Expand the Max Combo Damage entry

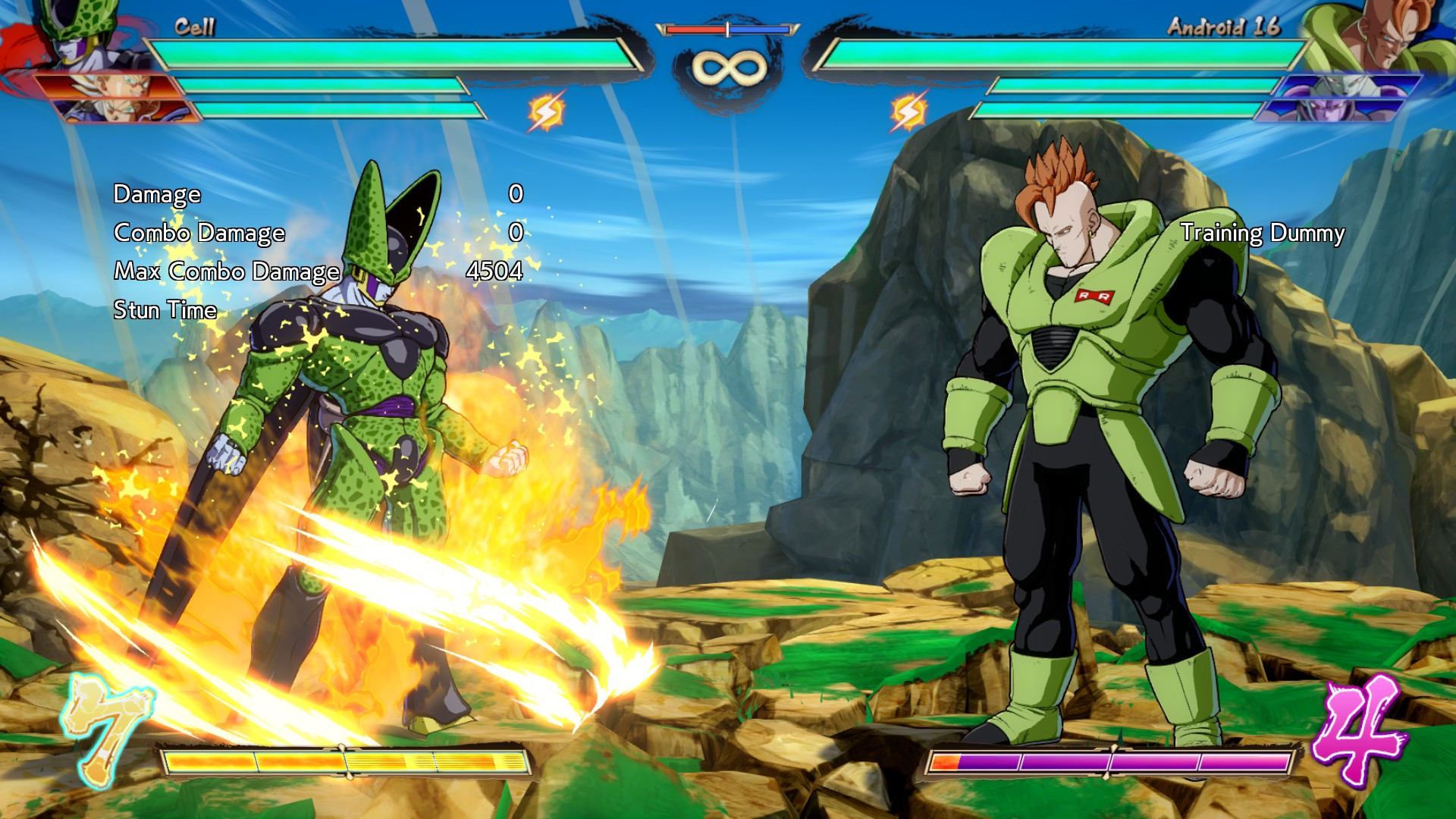coord(227,271)
